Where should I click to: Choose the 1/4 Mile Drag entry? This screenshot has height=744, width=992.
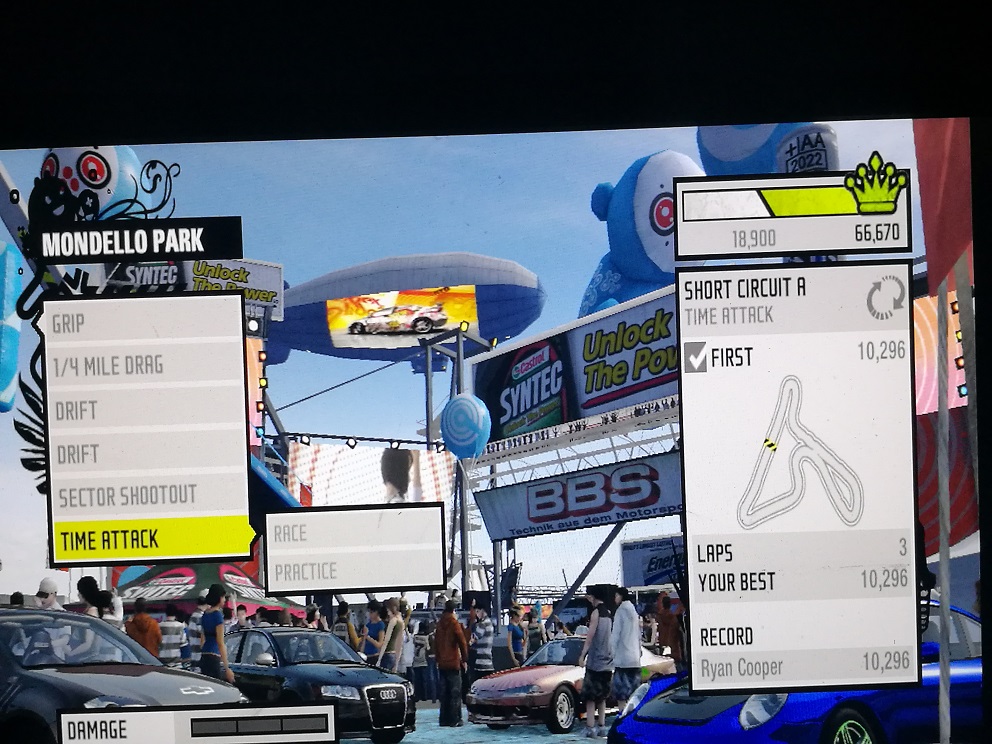(145, 367)
